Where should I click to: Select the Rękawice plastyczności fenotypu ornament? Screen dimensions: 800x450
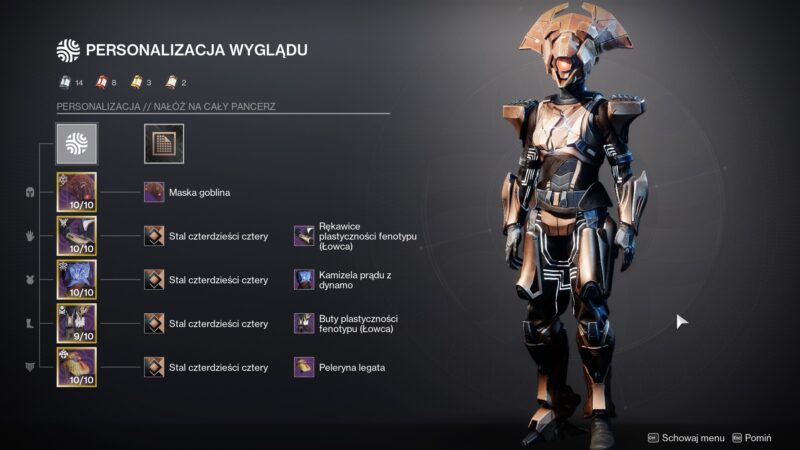[x=304, y=236]
